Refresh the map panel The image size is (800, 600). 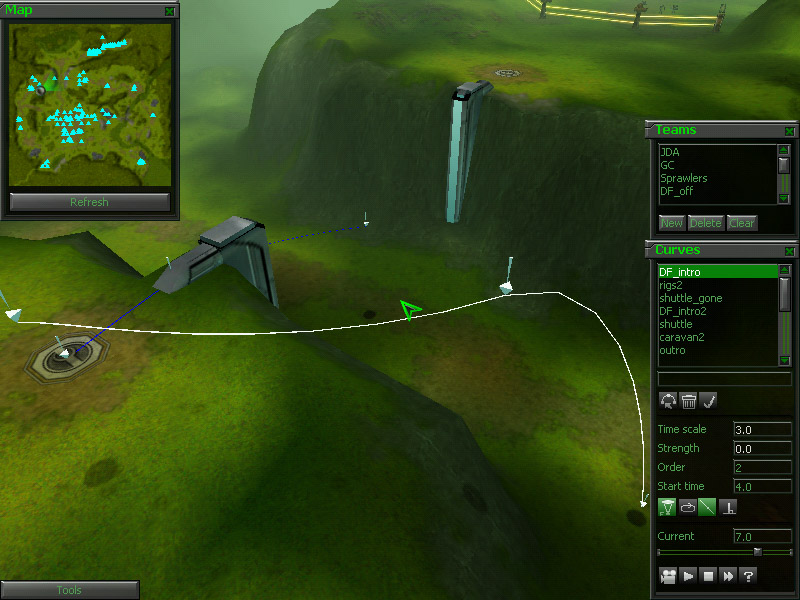point(89,202)
